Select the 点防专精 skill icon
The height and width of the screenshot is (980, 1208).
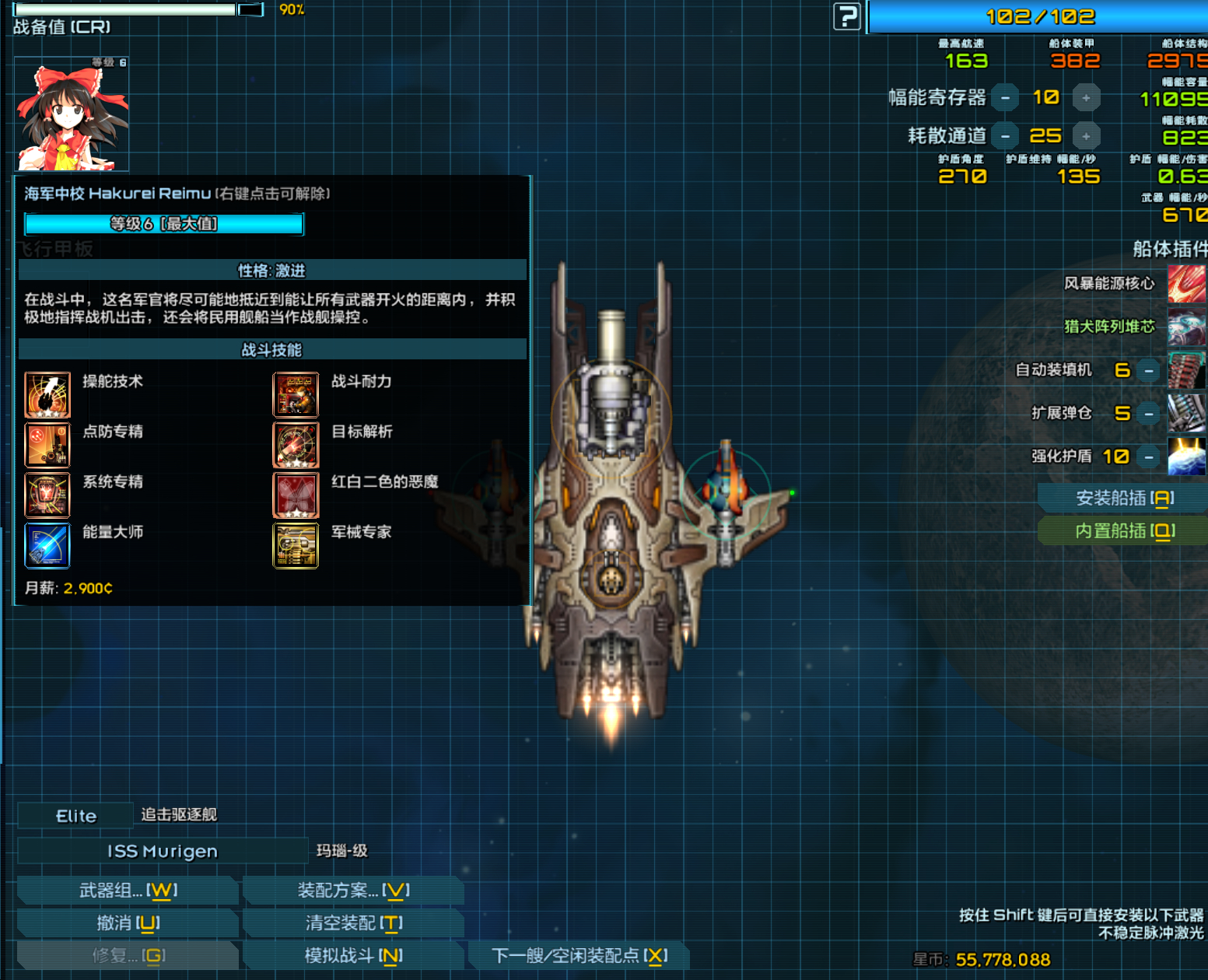click(x=47, y=445)
